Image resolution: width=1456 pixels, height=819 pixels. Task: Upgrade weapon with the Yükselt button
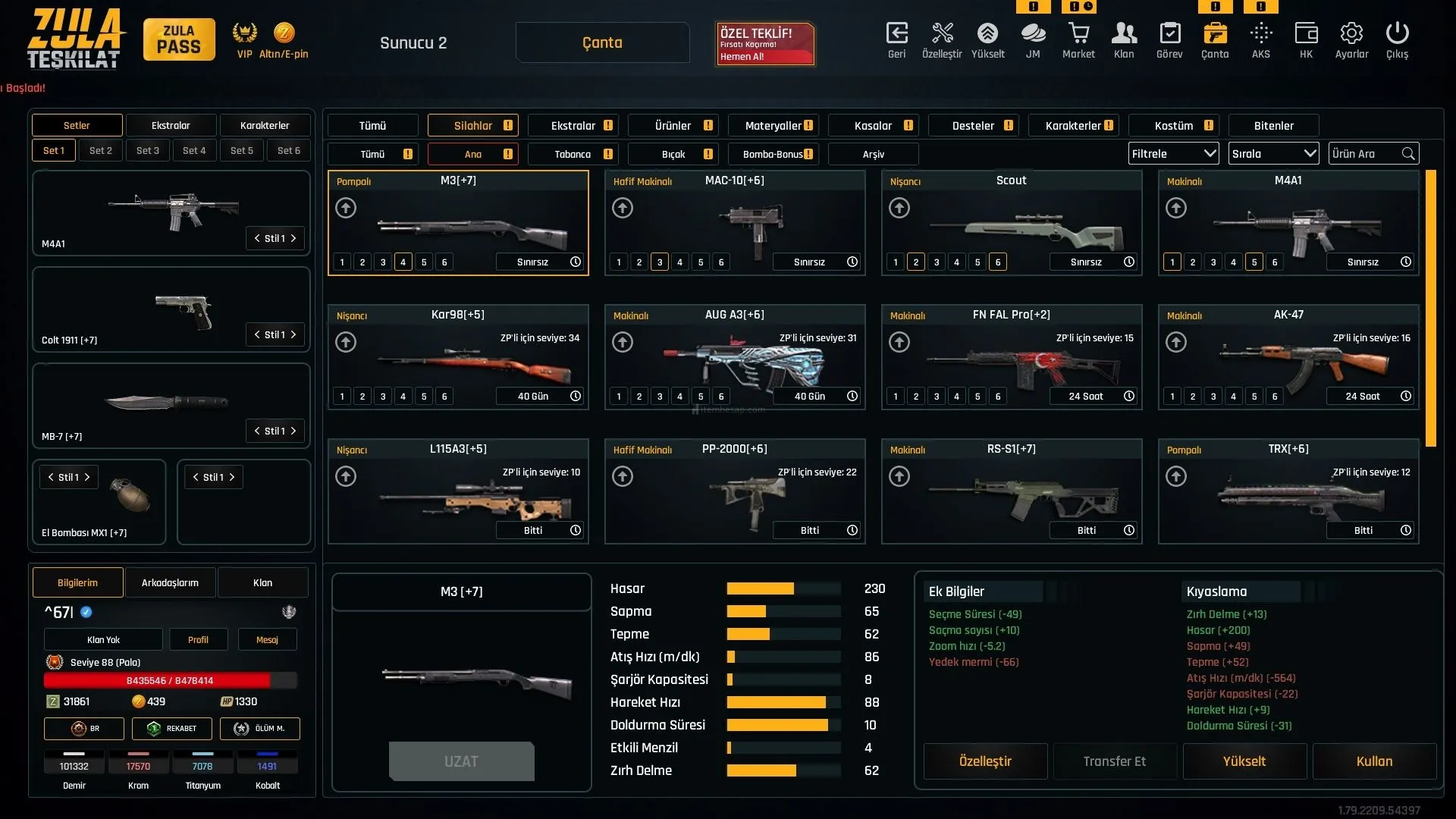1244,761
